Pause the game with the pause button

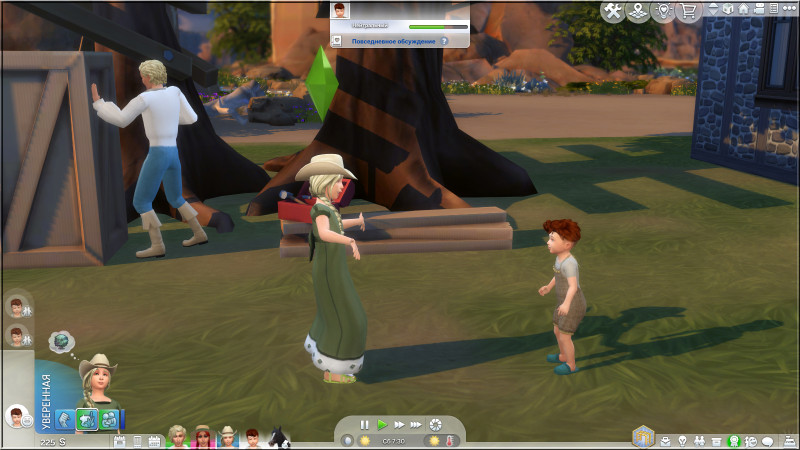click(x=365, y=425)
